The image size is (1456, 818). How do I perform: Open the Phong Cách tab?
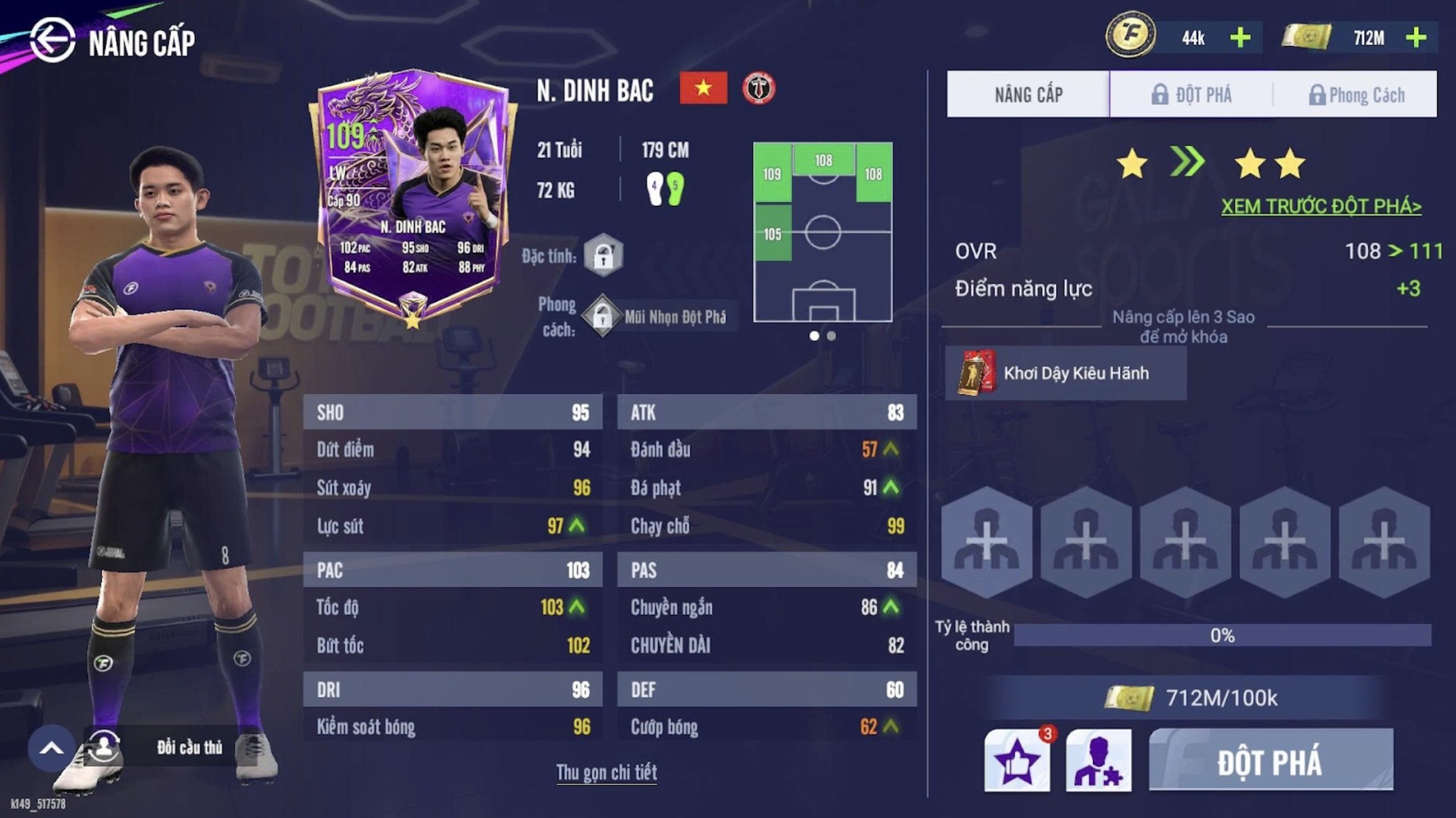click(x=1361, y=95)
